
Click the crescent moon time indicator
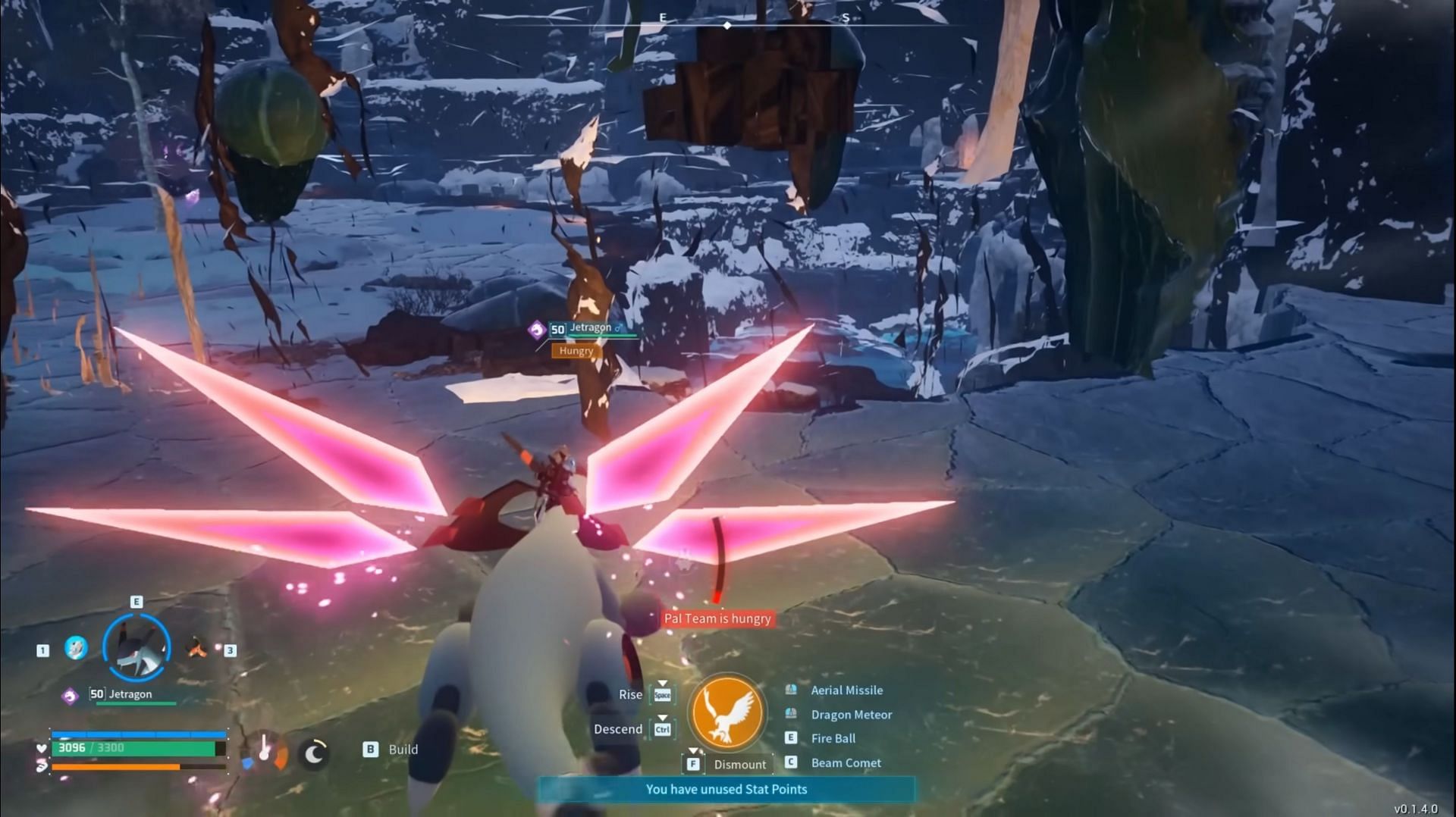pyautogui.click(x=314, y=753)
